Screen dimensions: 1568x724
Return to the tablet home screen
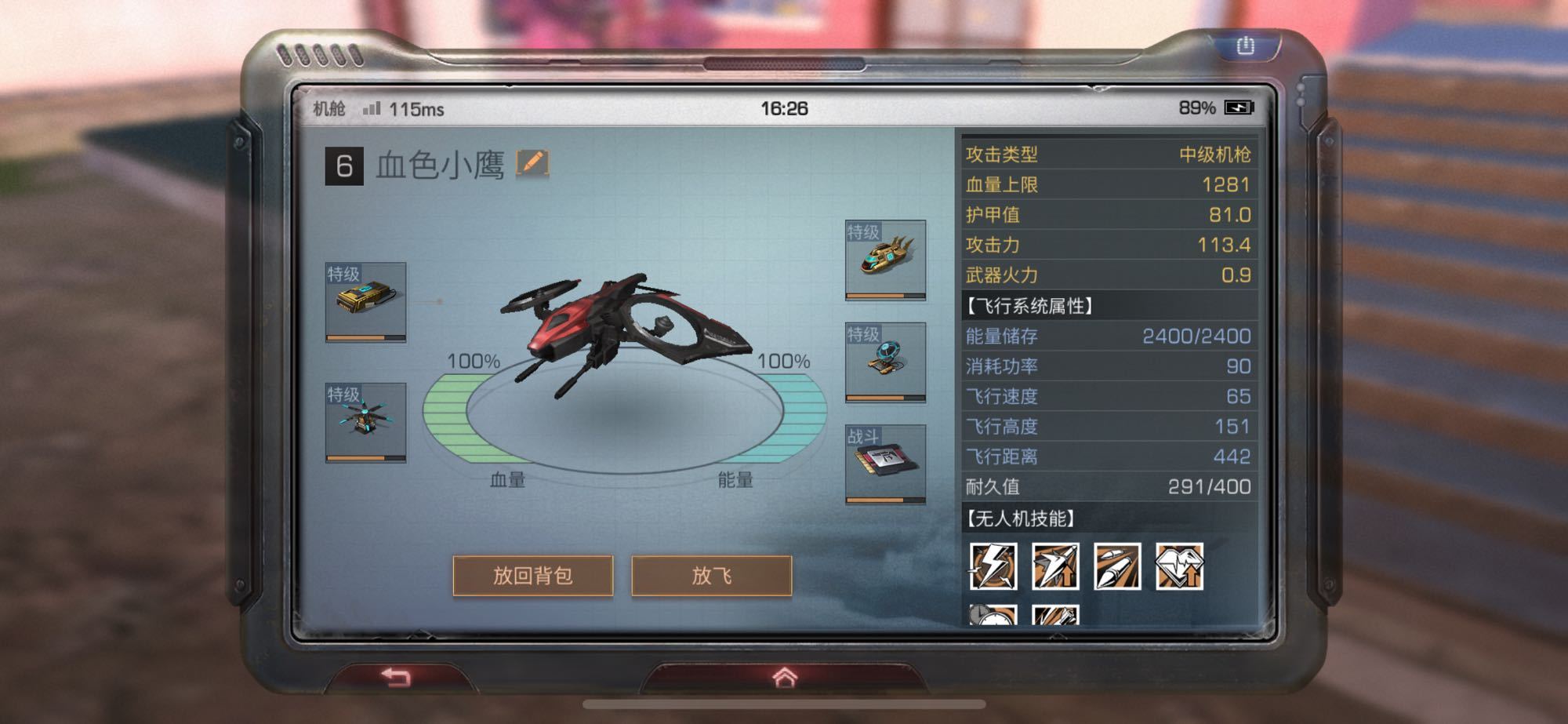point(784,677)
